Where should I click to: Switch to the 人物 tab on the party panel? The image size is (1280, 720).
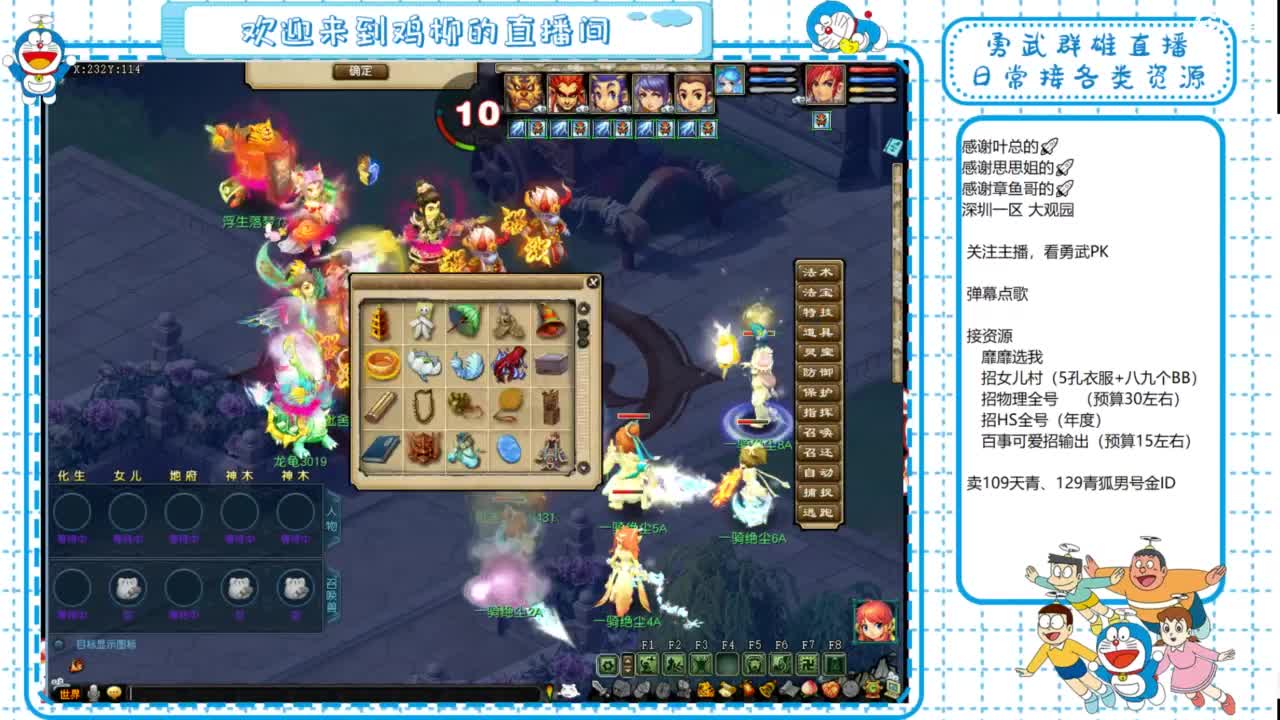coord(332,517)
